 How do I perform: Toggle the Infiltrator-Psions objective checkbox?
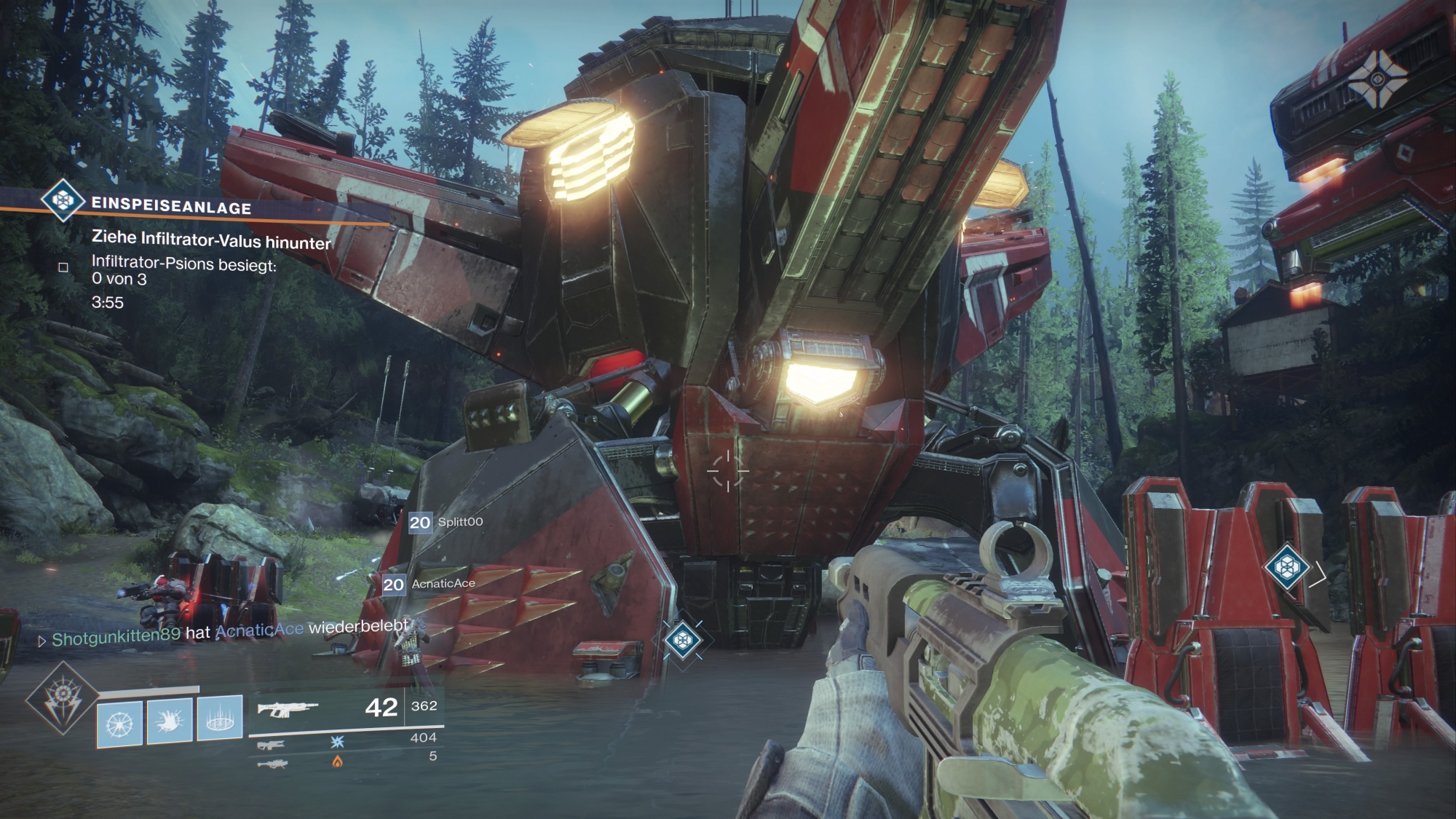coord(63,267)
